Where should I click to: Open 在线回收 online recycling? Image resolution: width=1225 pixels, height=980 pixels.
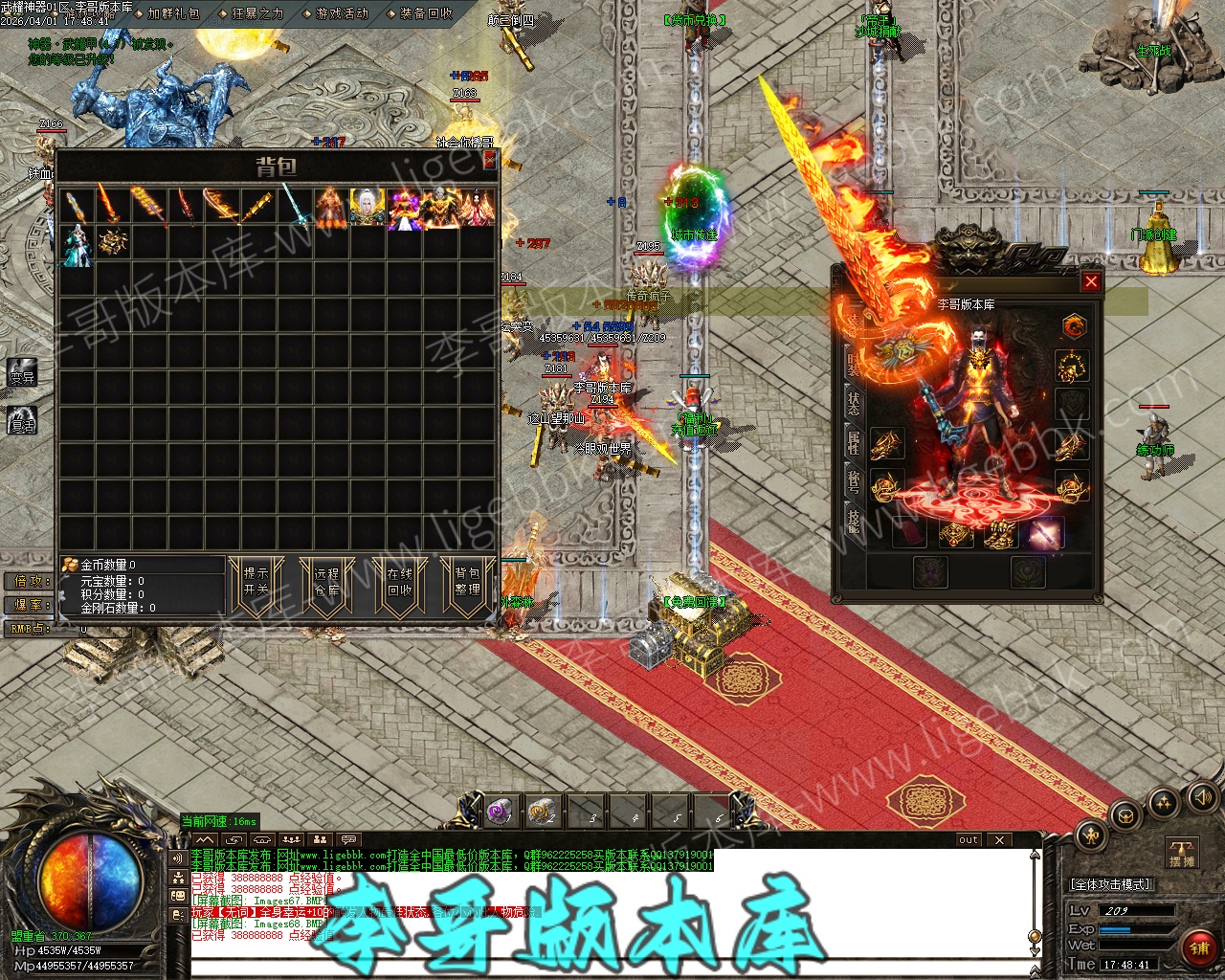(399, 582)
